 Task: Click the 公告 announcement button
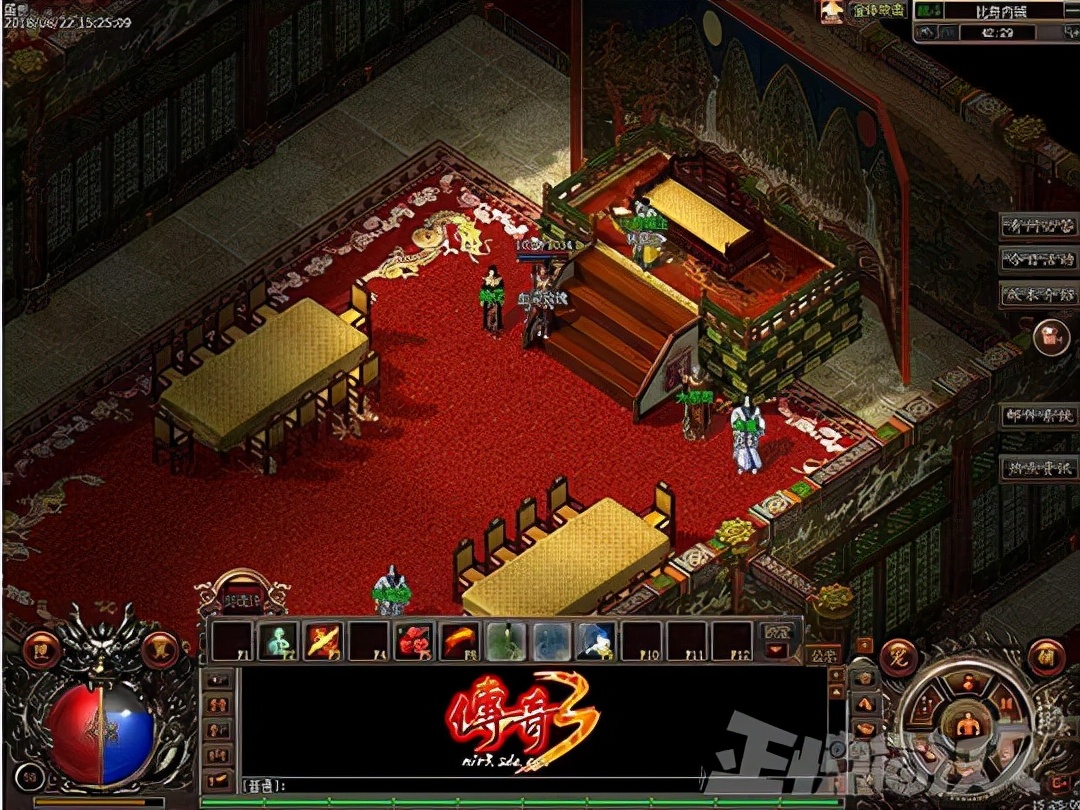[824, 656]
